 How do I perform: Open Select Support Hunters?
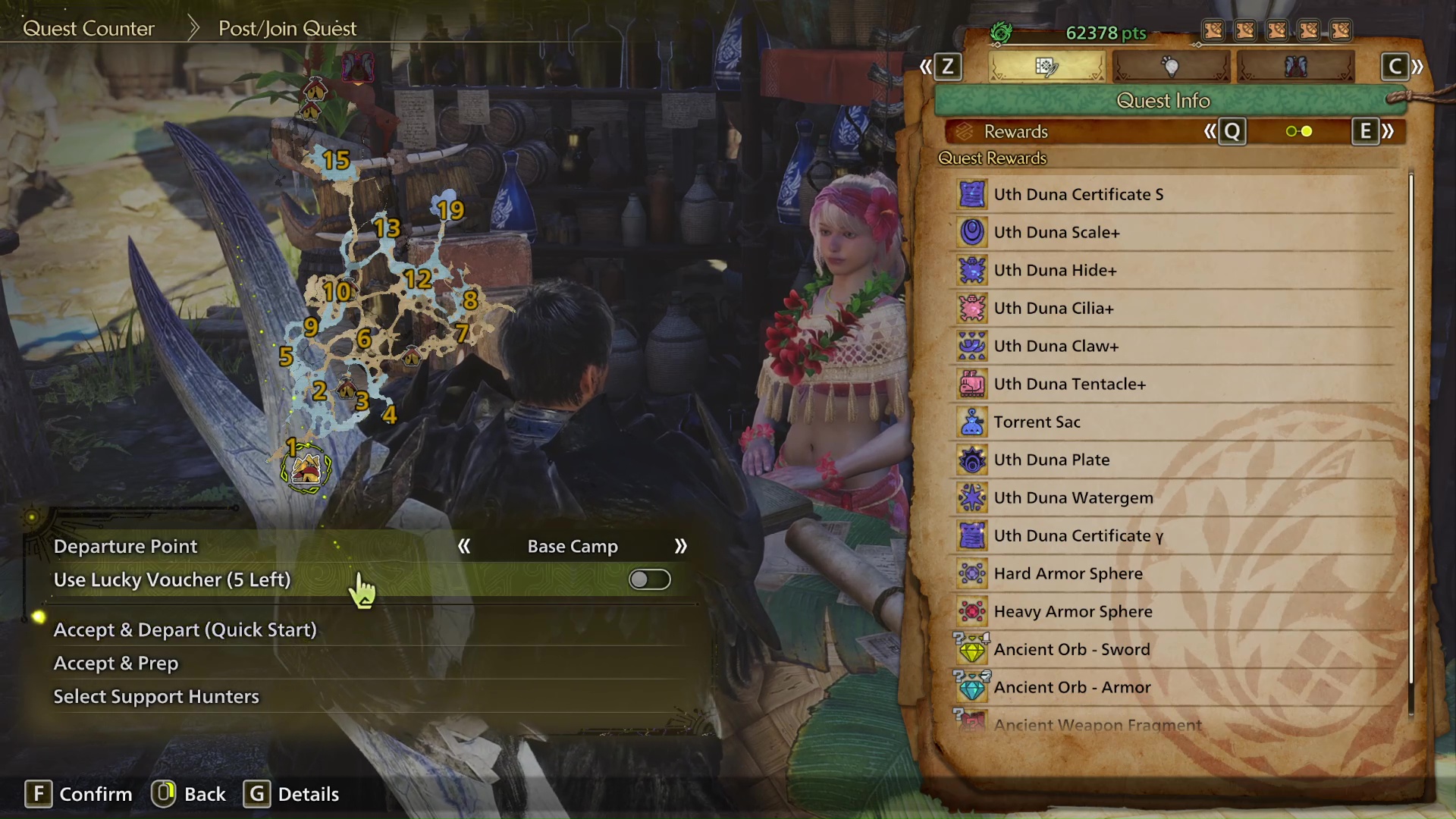coord(156,697)
